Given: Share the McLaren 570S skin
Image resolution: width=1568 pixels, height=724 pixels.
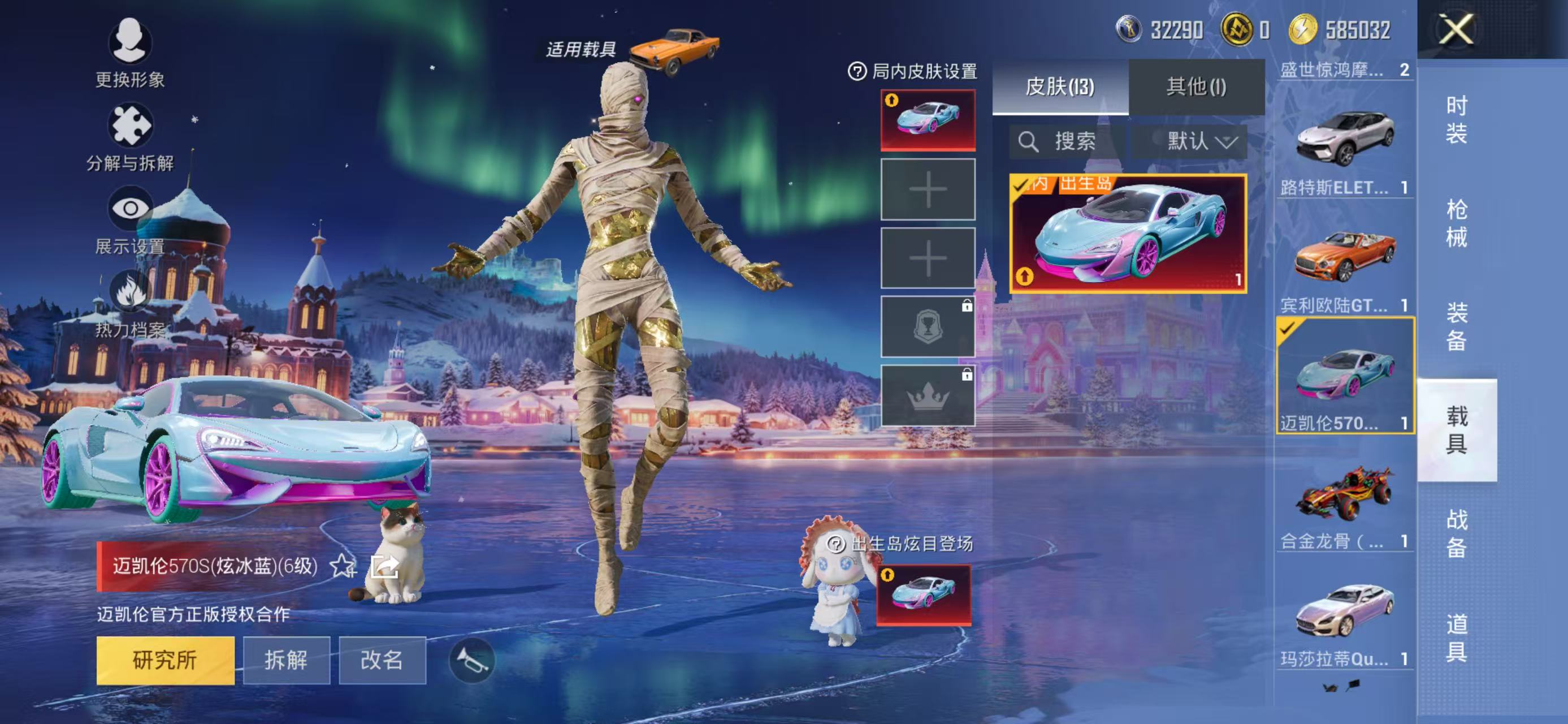Looking at the screenshot, I should (x=385, y=566).
